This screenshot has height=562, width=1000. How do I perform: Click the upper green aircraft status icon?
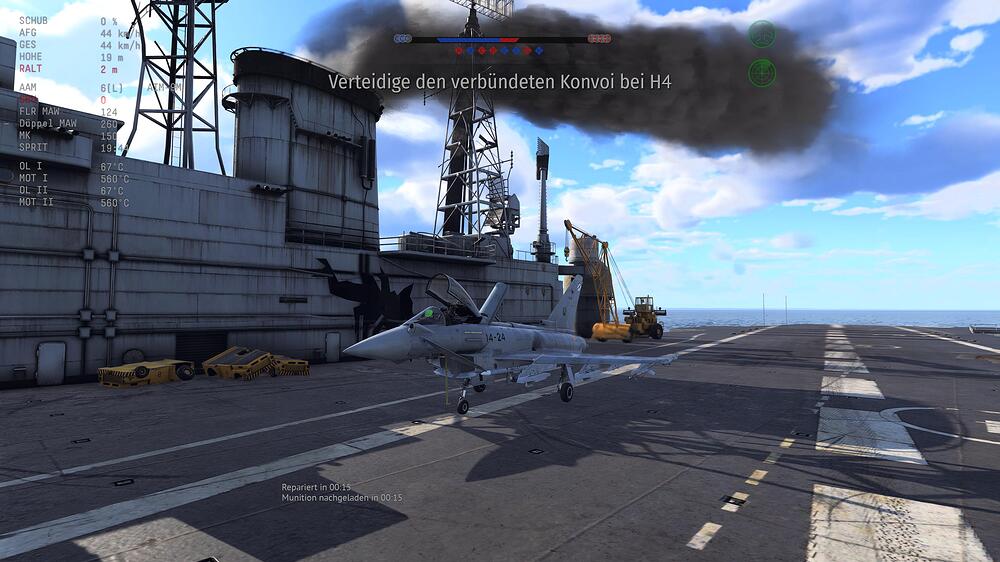click(762, 34)
